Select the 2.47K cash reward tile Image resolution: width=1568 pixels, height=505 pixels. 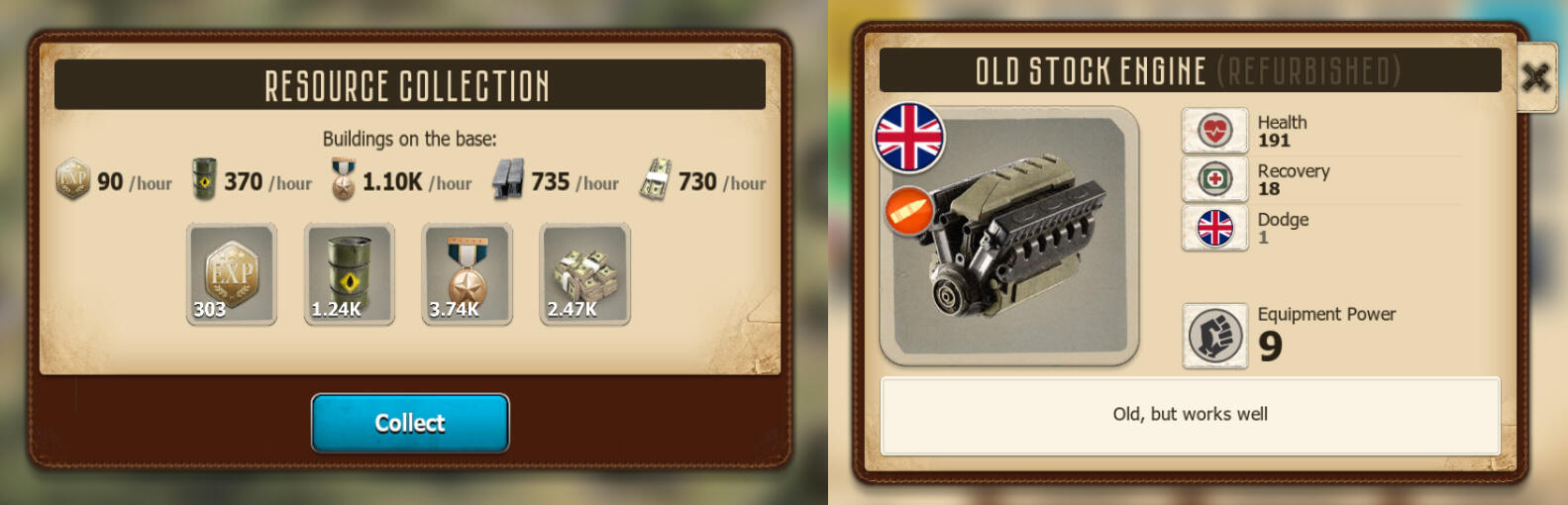click(x=585, y=274)
